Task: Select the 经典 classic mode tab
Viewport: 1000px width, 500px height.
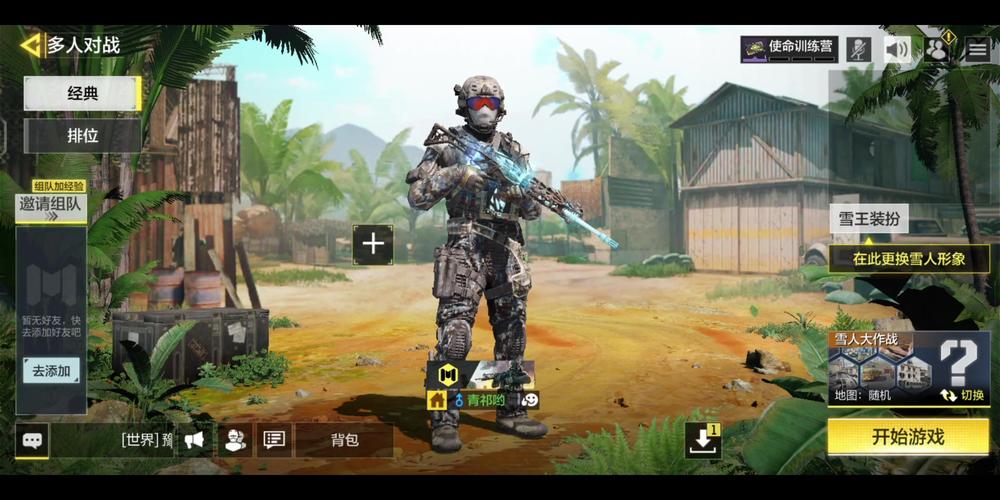Action: [x=82, y=94]
